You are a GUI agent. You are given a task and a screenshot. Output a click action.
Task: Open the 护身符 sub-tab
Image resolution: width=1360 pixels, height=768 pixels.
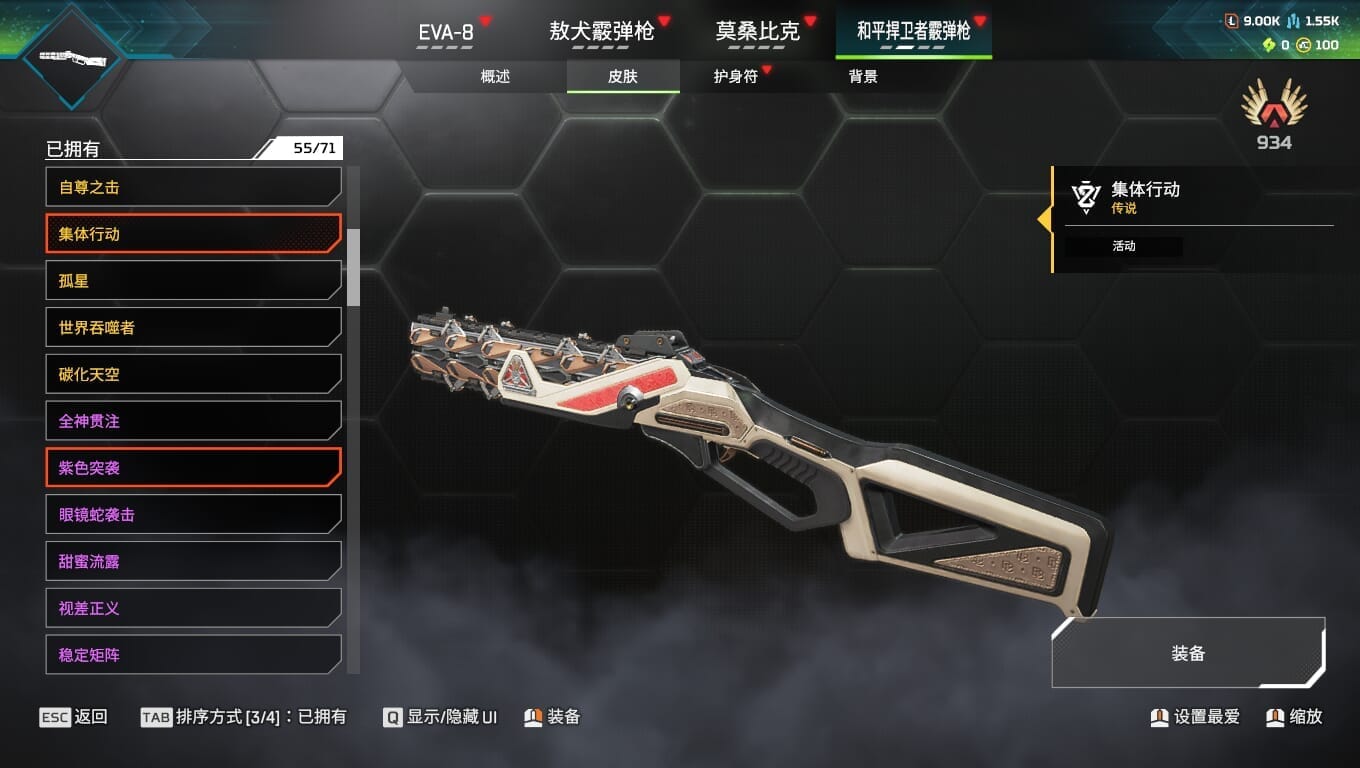[735, 77]
